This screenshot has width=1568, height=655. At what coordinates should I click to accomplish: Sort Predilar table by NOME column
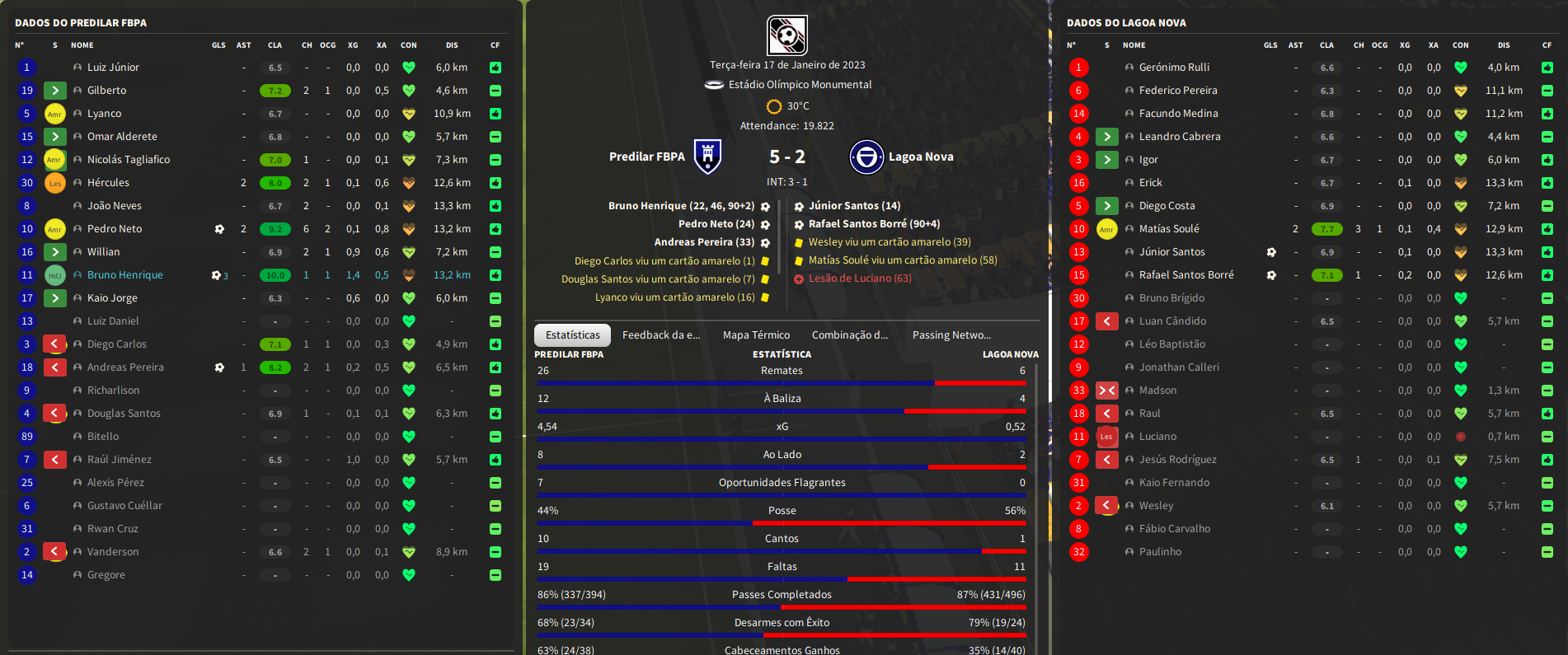tap(82, 45)
